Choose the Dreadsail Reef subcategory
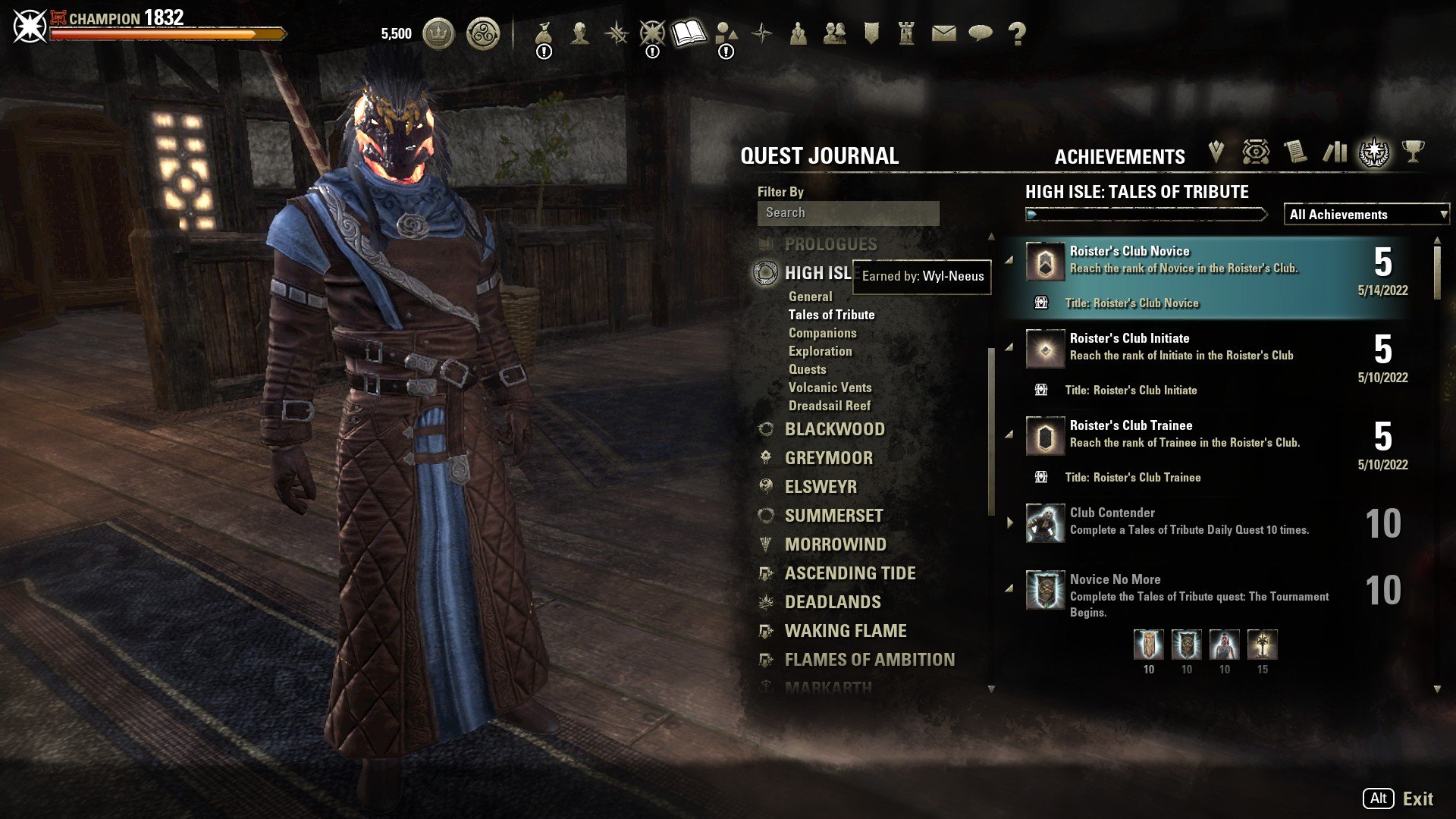Viewport: 1456px width, 819px height. 829,406
